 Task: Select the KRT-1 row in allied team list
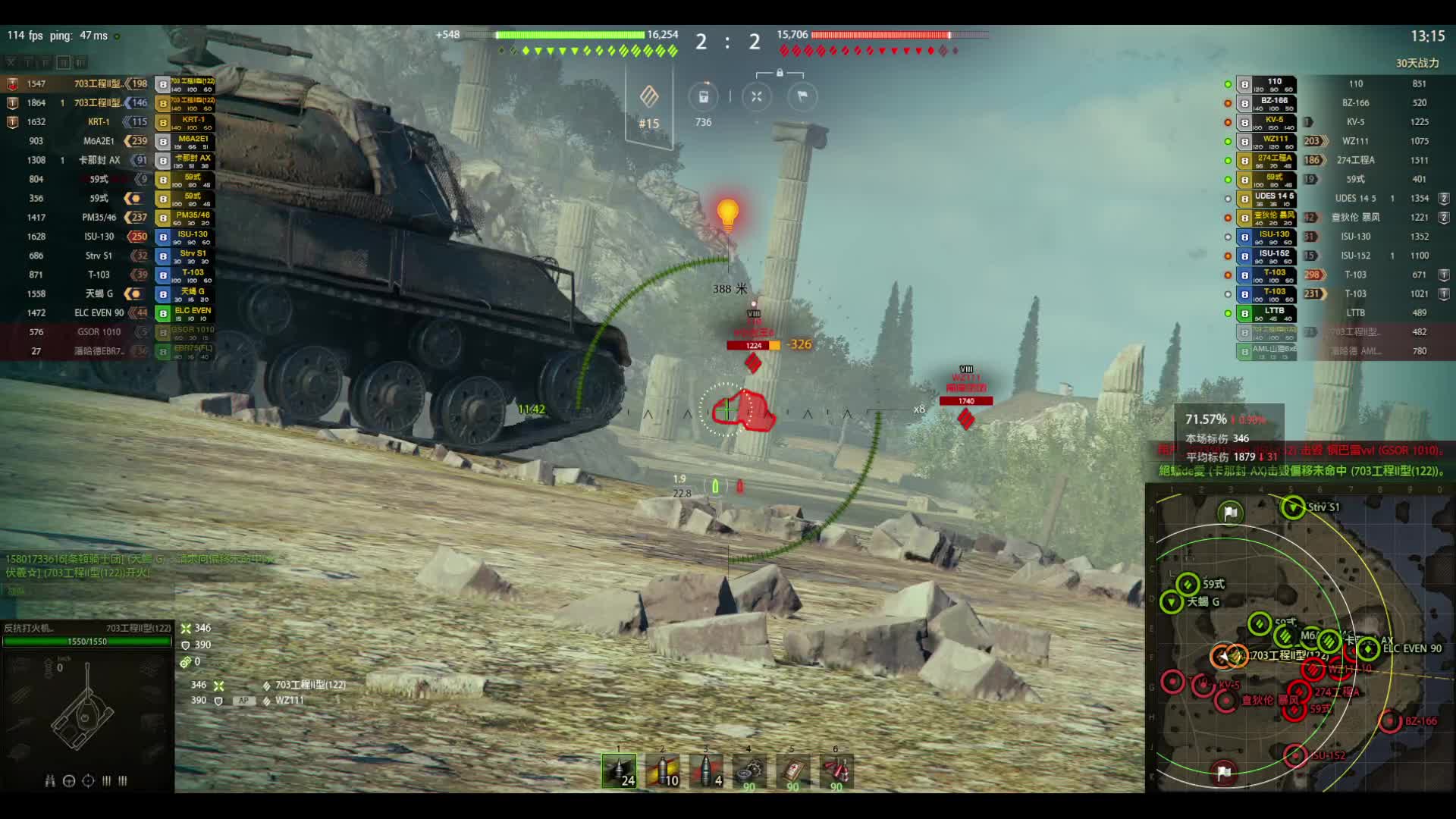tap(99, 122)
